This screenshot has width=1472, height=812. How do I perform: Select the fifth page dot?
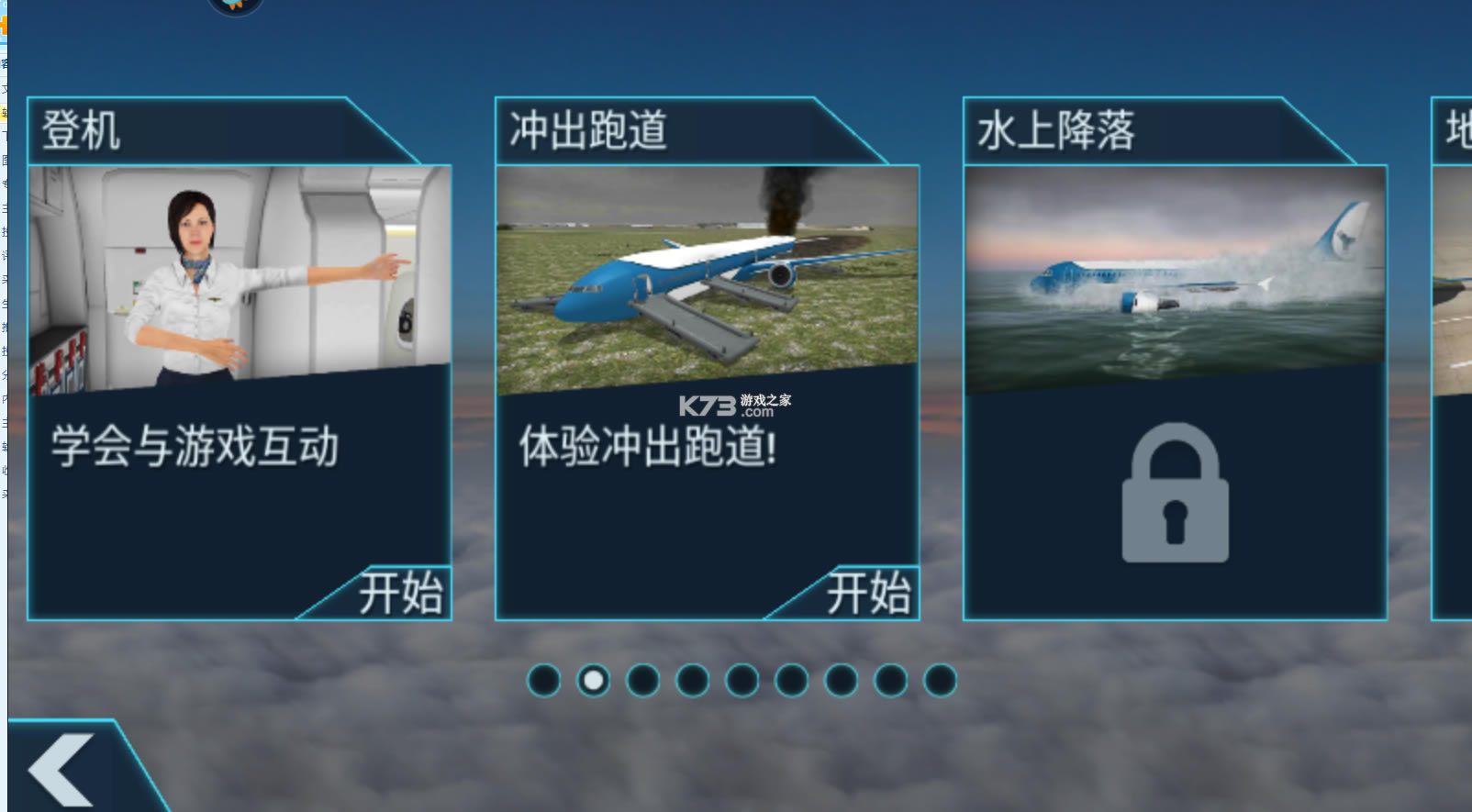click(x=742, y=681)
